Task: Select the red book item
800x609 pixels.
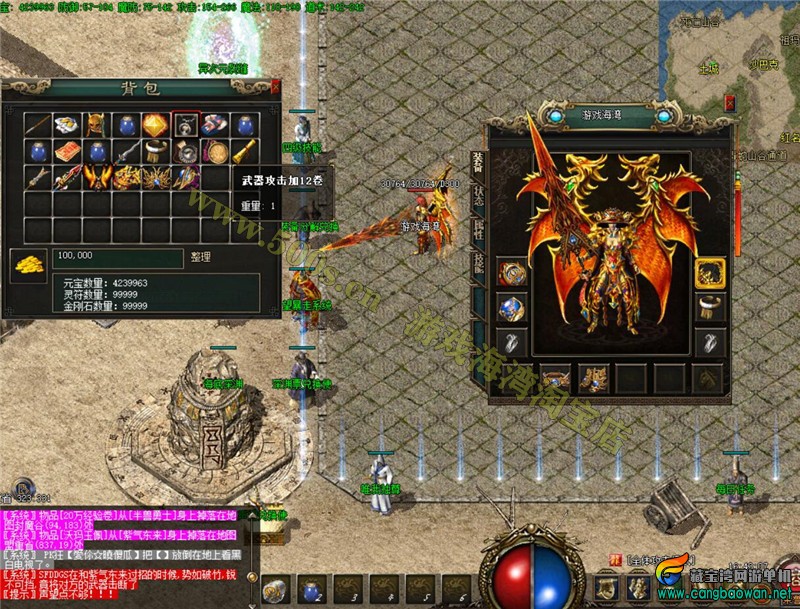Action: (x=67, y=151)
